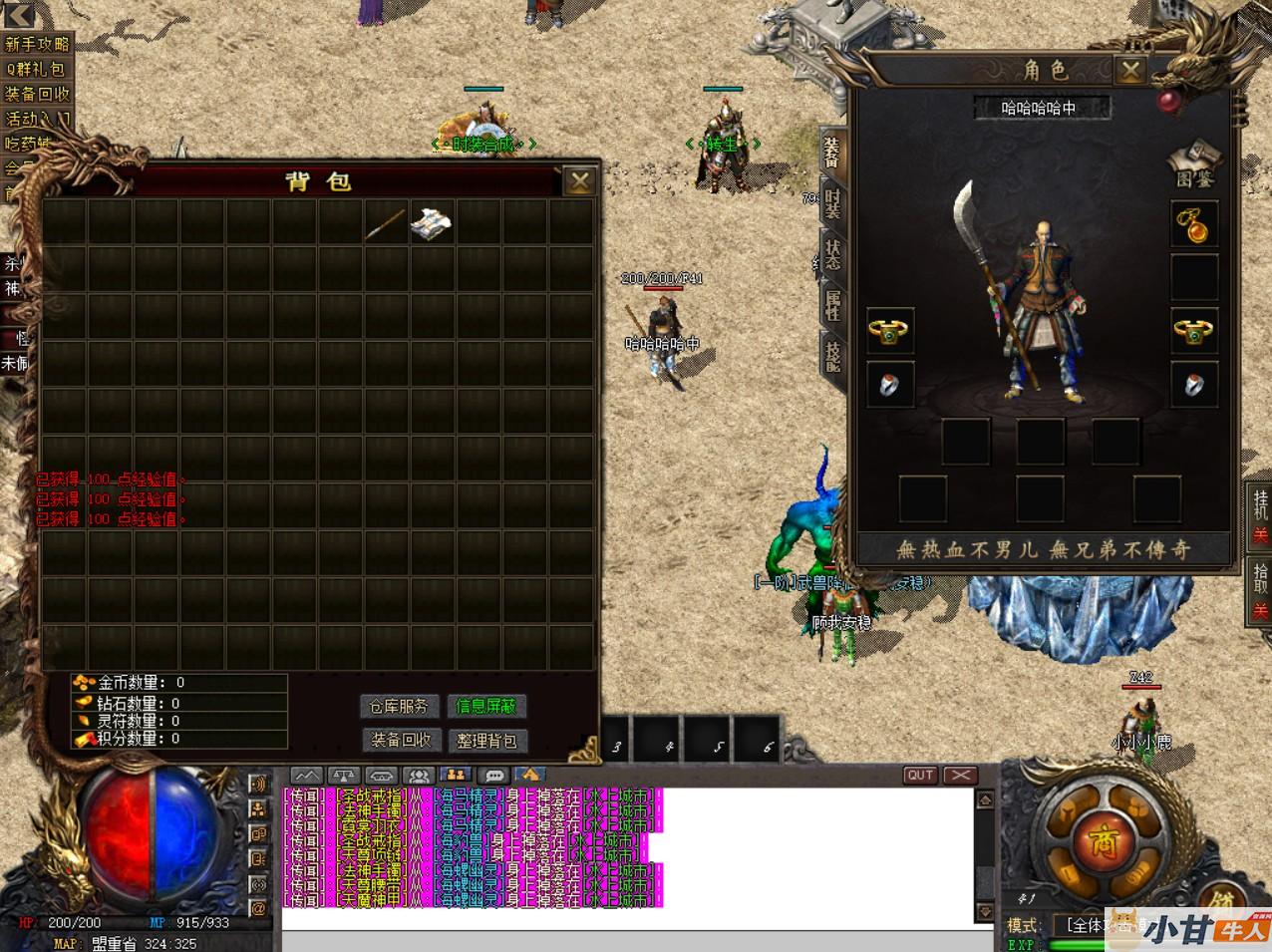1272x952 pixels.
Task: Open the Q群礼包 gift menu entry
Action: point(36,69)
